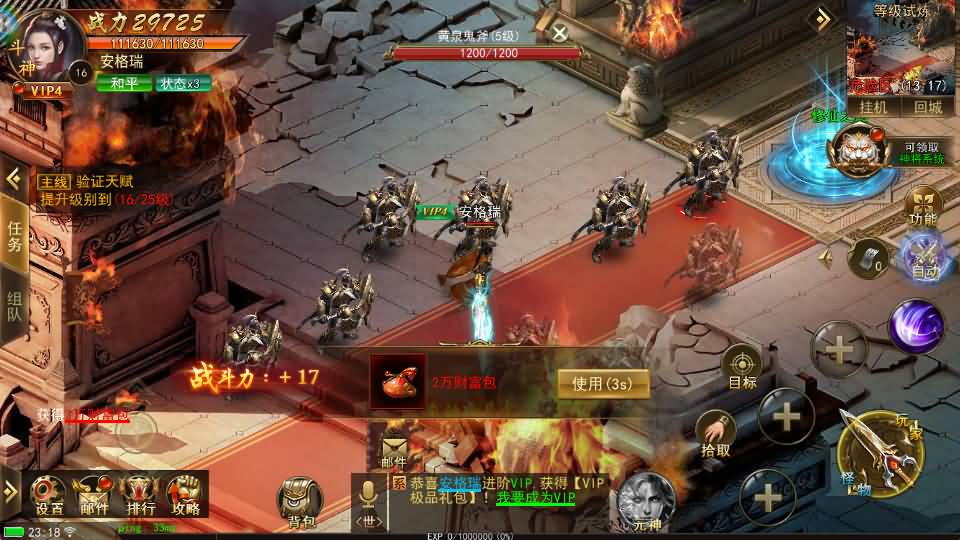Viewport: 960px width, 540px height.
Task: Open the 功能 functions menu
Action: [922, 203]
